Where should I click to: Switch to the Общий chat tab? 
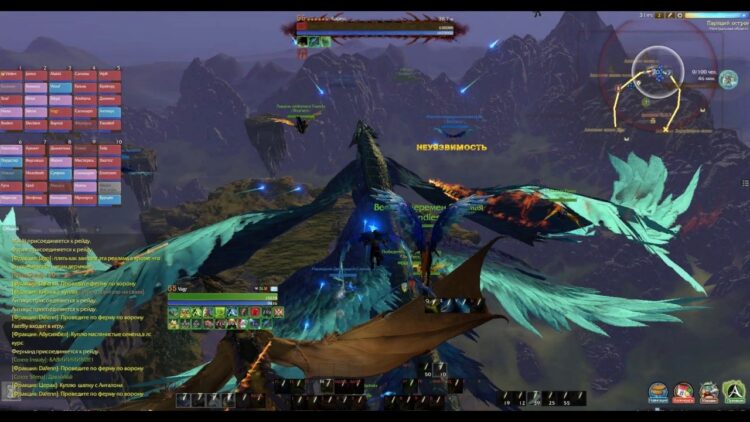click(x=9, y=228)
